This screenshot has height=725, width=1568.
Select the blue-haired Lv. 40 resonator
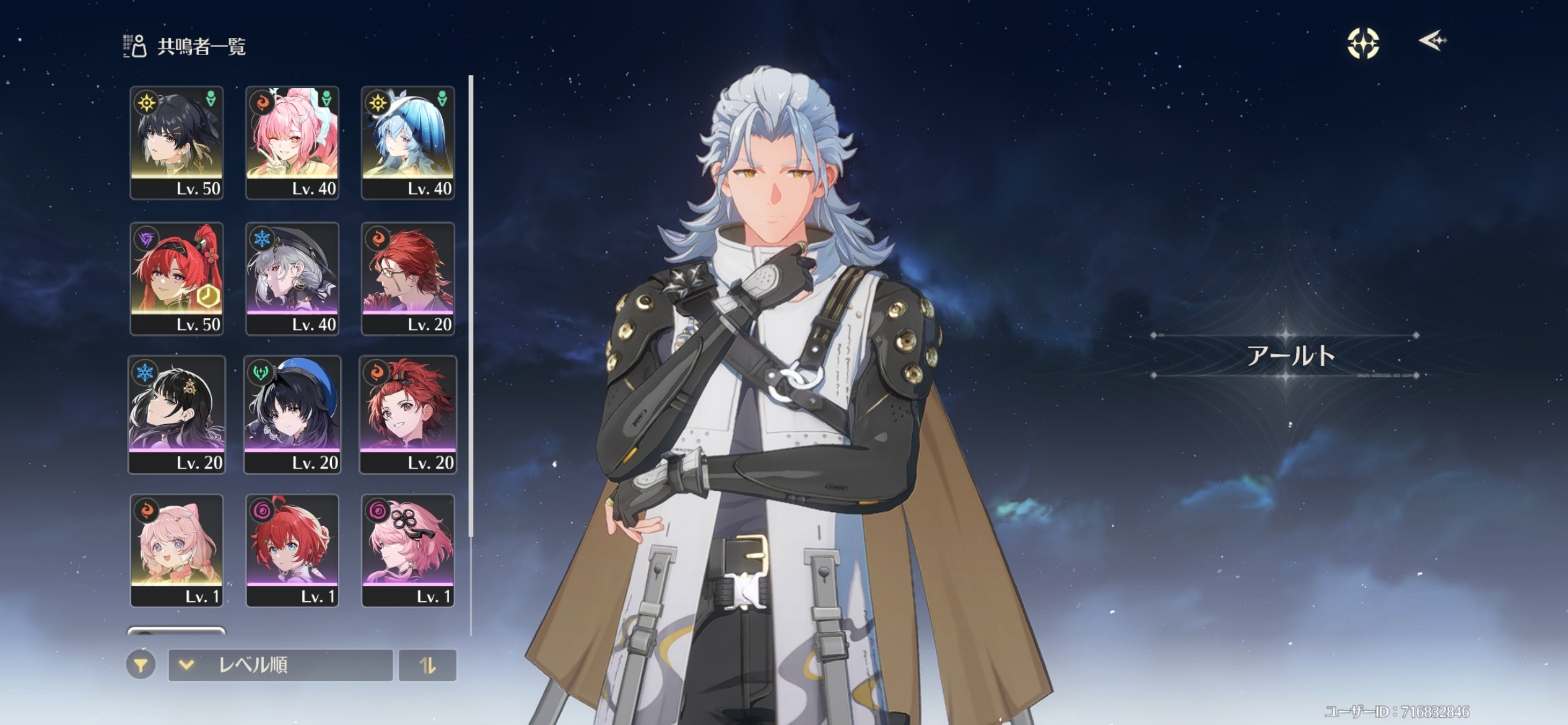click(x=408, y=143)
